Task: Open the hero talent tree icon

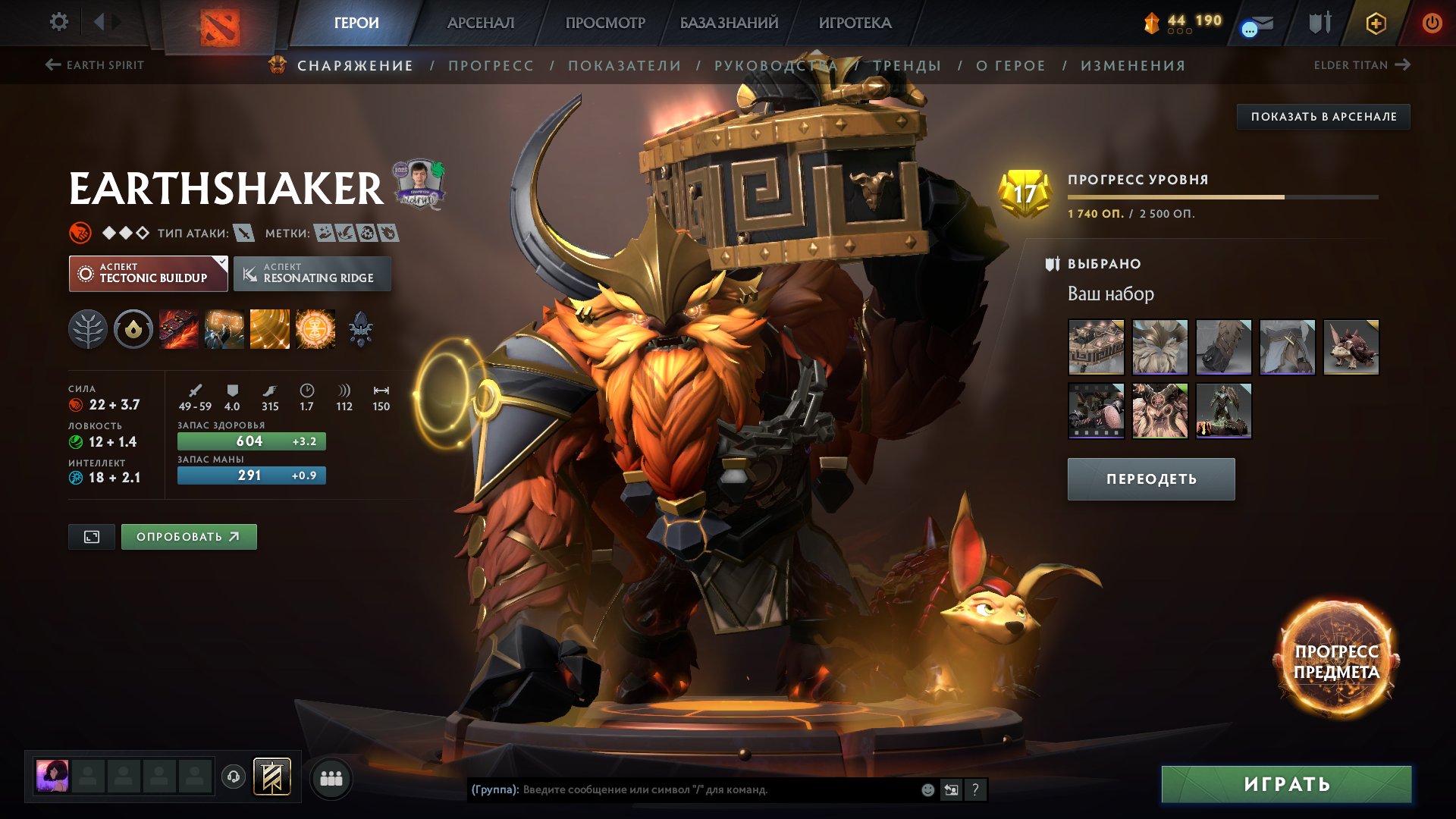Action: 90,328
